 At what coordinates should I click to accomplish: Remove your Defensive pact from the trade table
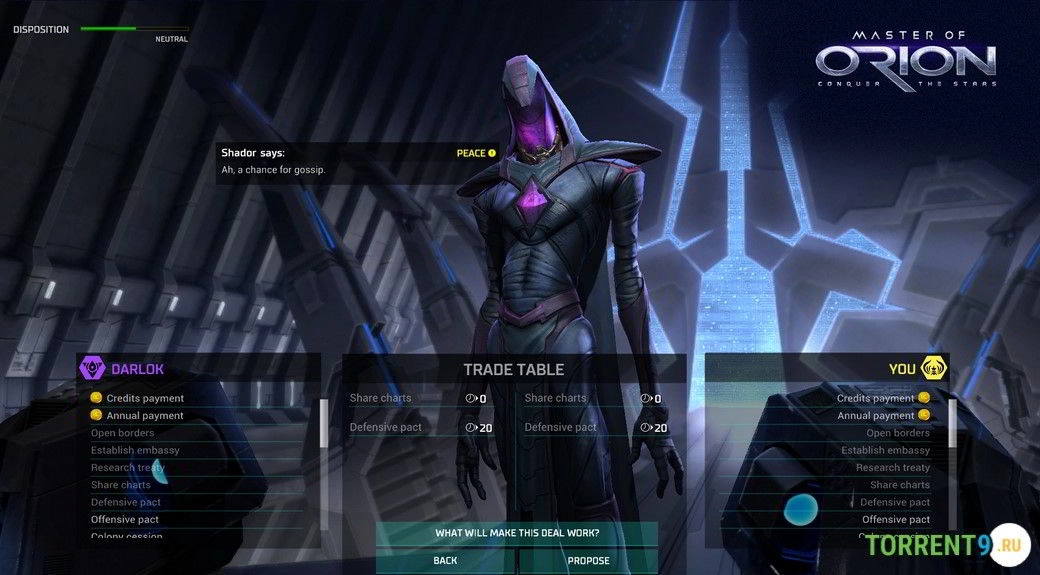click(x=561, y=427)
